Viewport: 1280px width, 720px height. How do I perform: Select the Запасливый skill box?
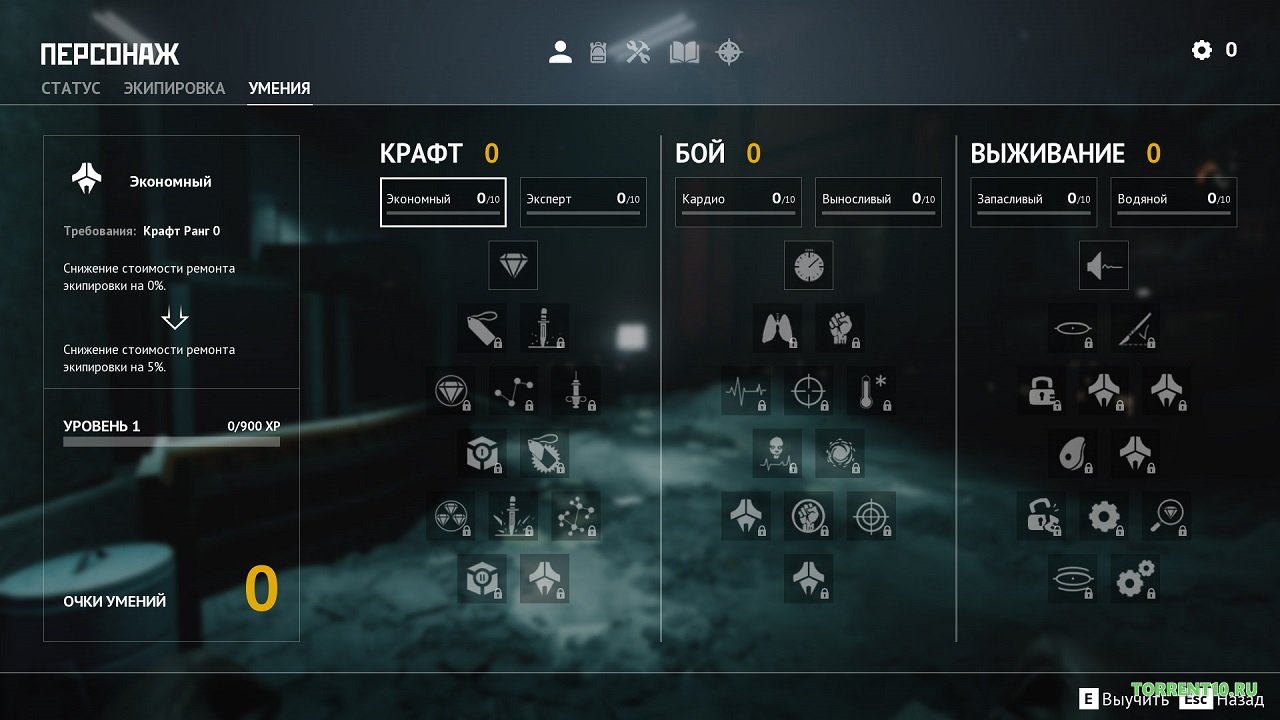[x=1033, y=202]
